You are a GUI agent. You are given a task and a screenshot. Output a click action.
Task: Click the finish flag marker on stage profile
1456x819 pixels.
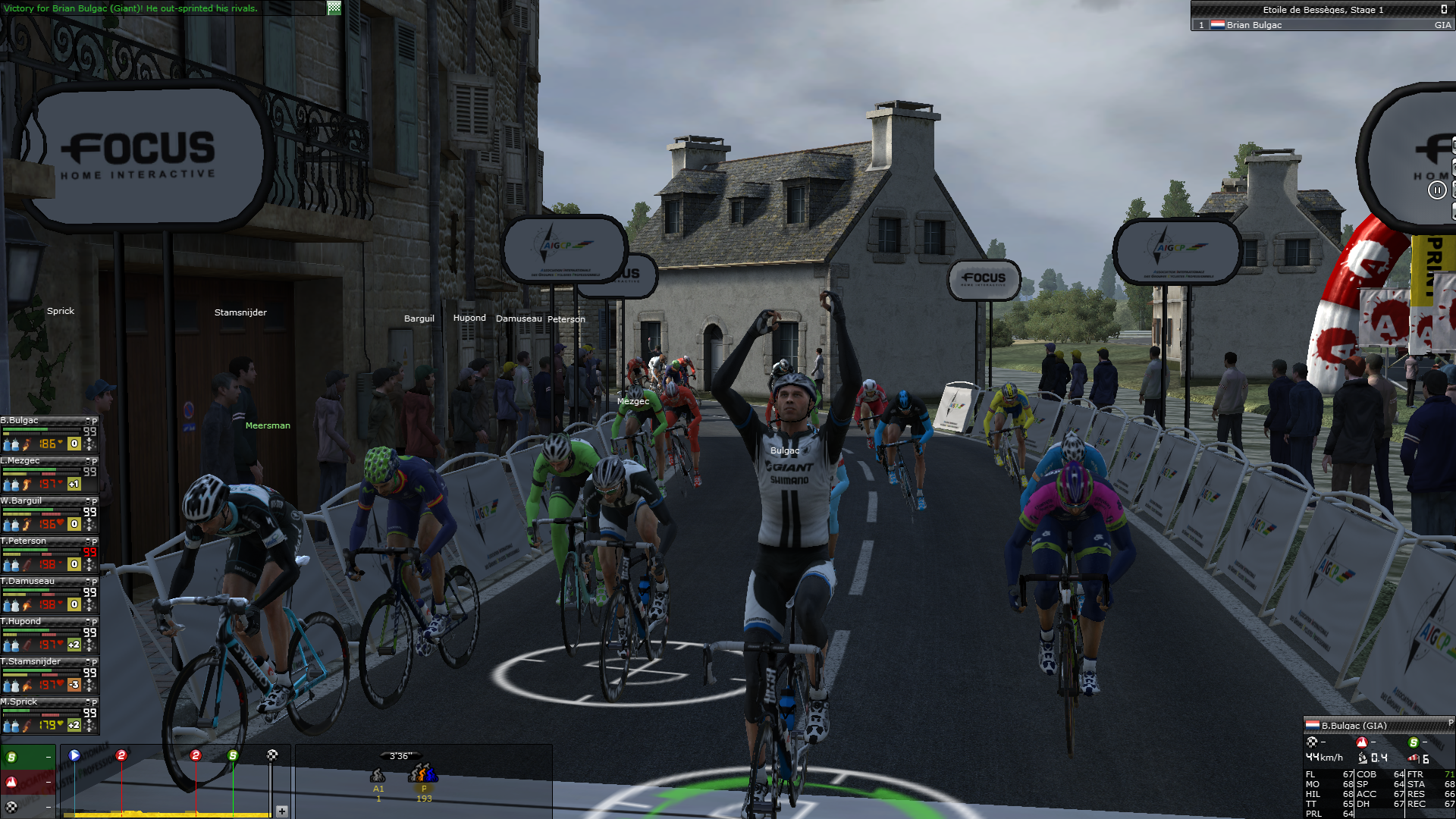coord(272,755)
